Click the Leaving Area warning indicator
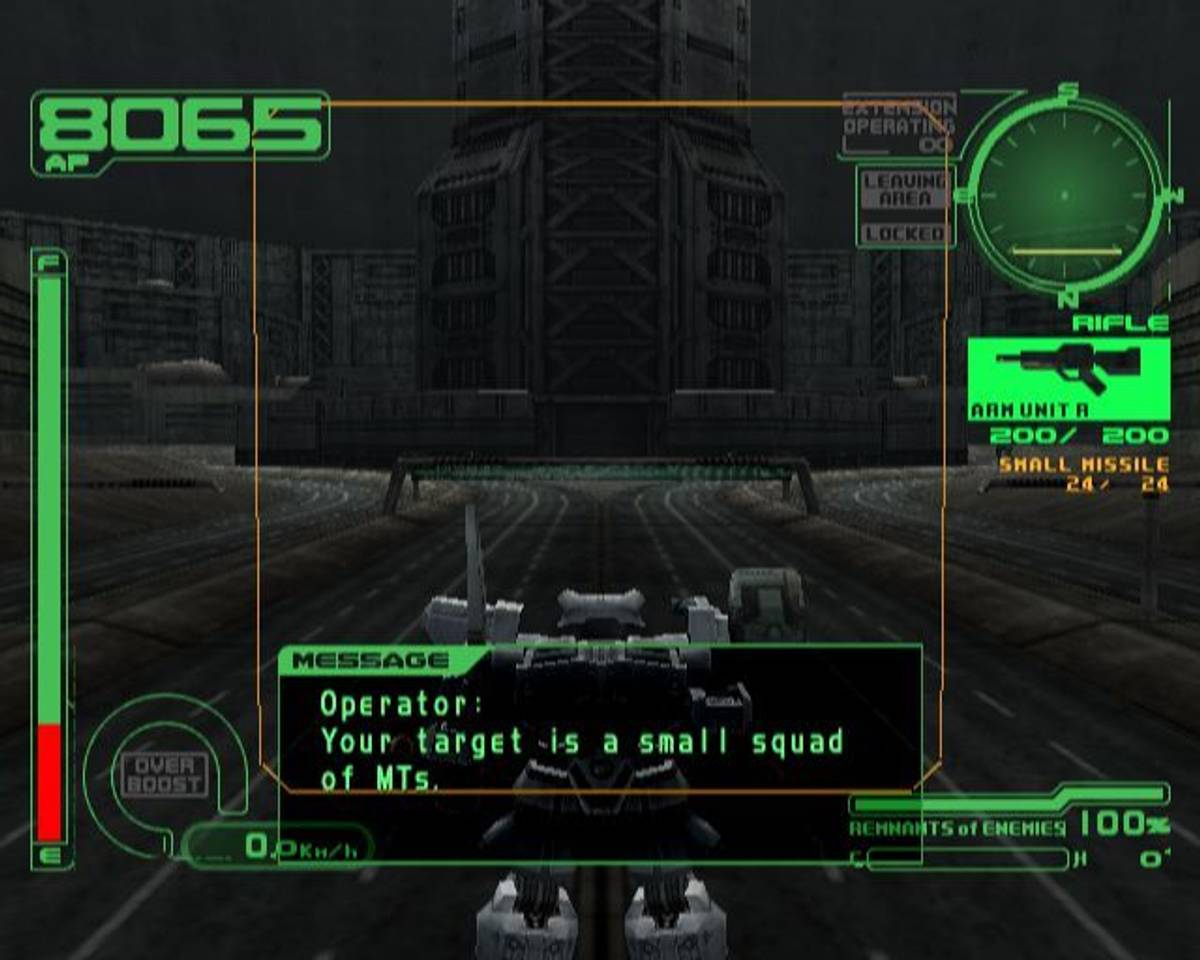1200x960 pixels. 904,190
